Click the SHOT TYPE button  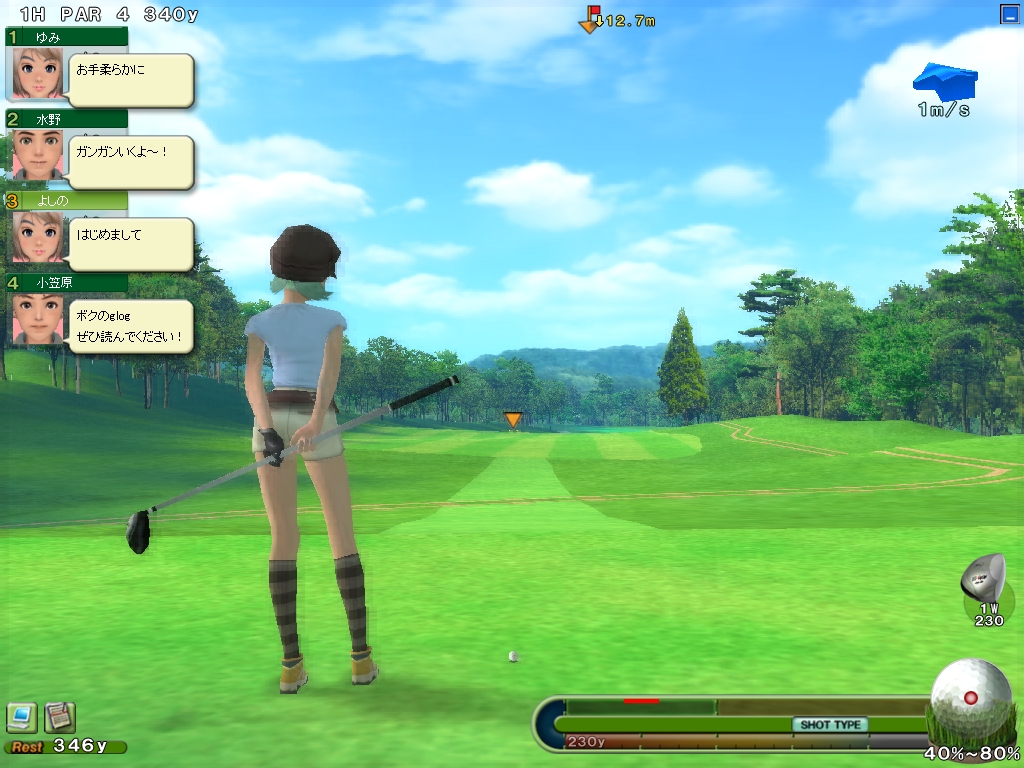click(830, 725)
